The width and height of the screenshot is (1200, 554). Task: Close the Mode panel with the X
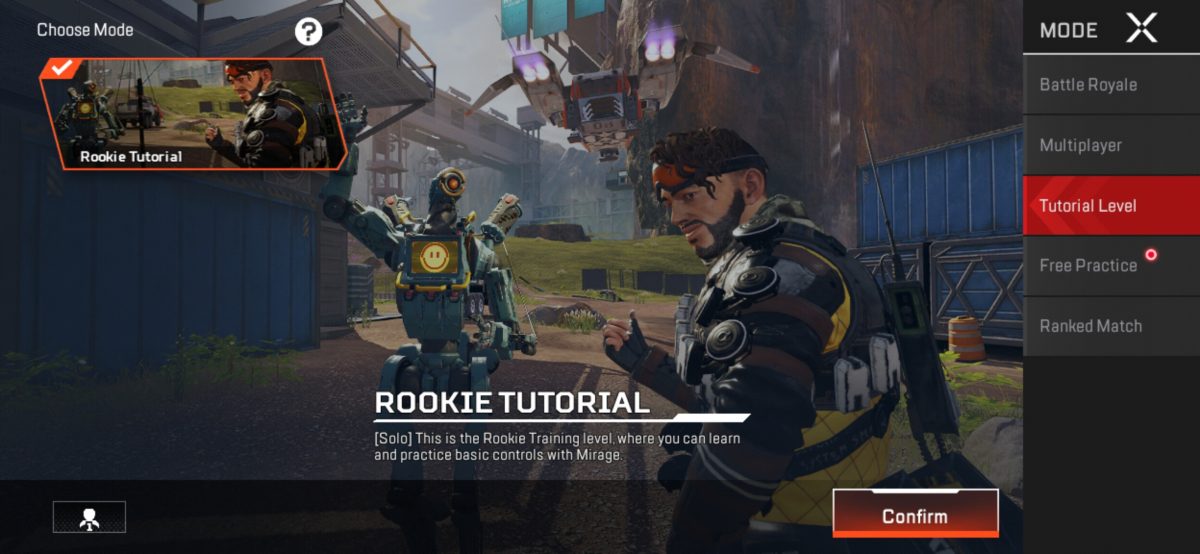point(1141,29)
